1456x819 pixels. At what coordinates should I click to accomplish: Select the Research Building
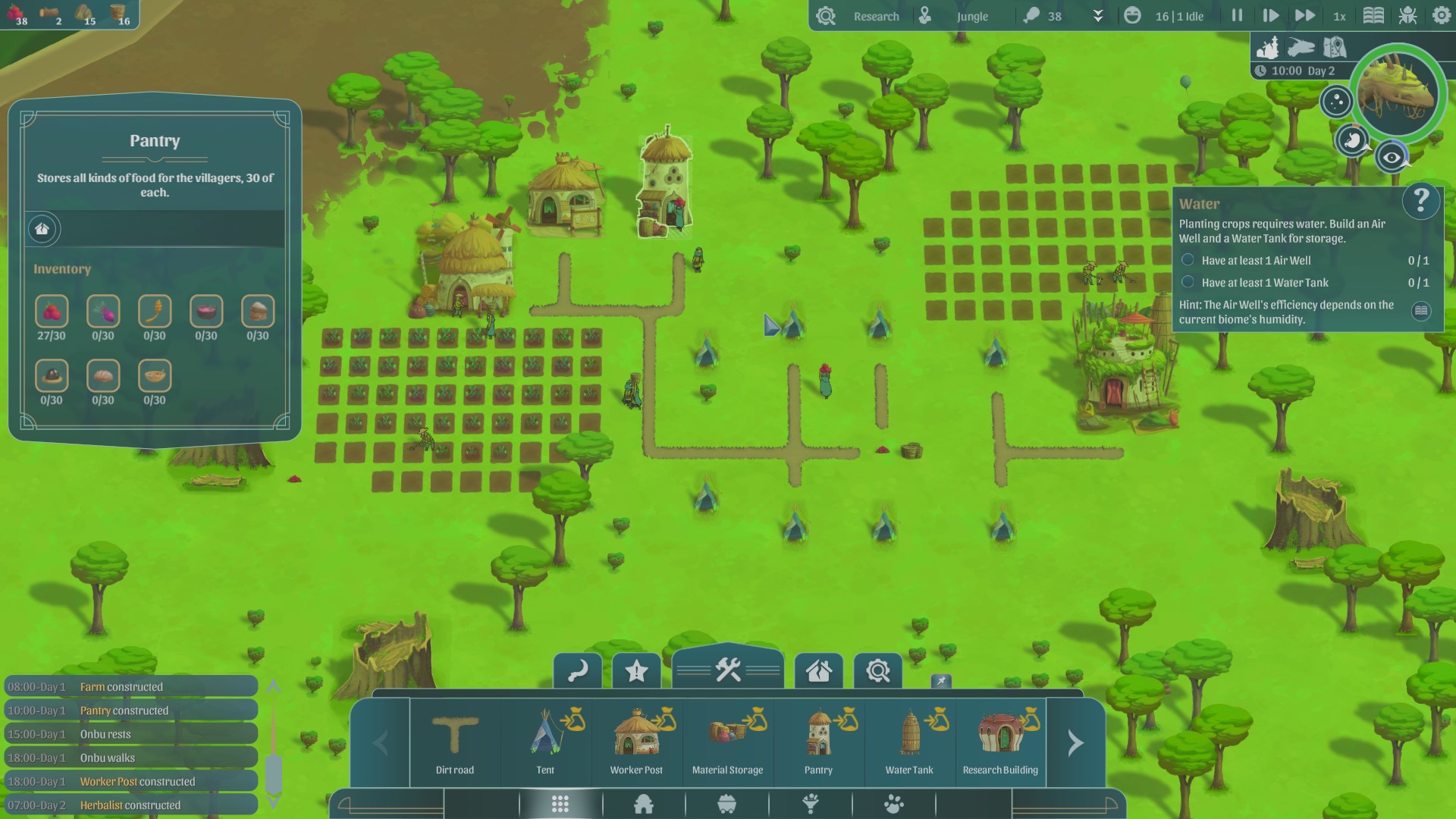1001,743
